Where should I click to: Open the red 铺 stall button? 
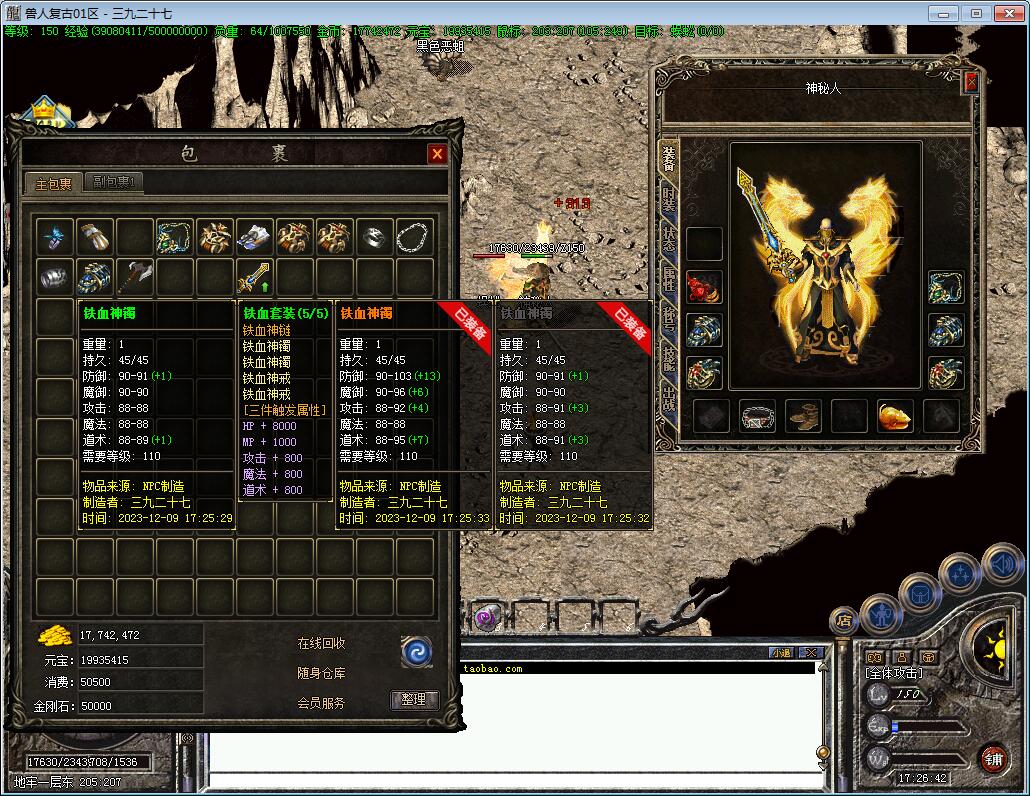[993, 759]
